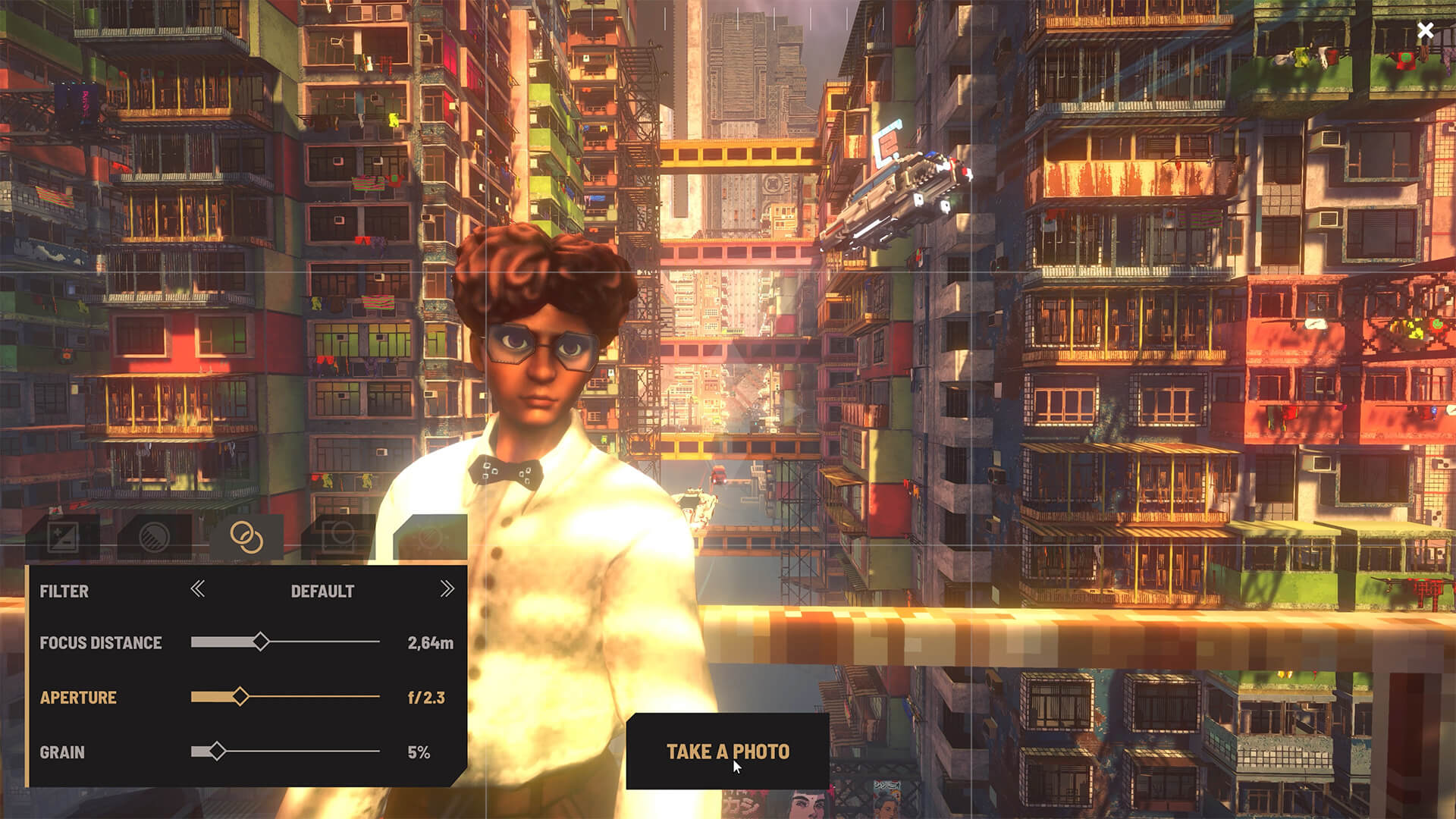
Task: Set the Grain slider
Action: (218, 751)
